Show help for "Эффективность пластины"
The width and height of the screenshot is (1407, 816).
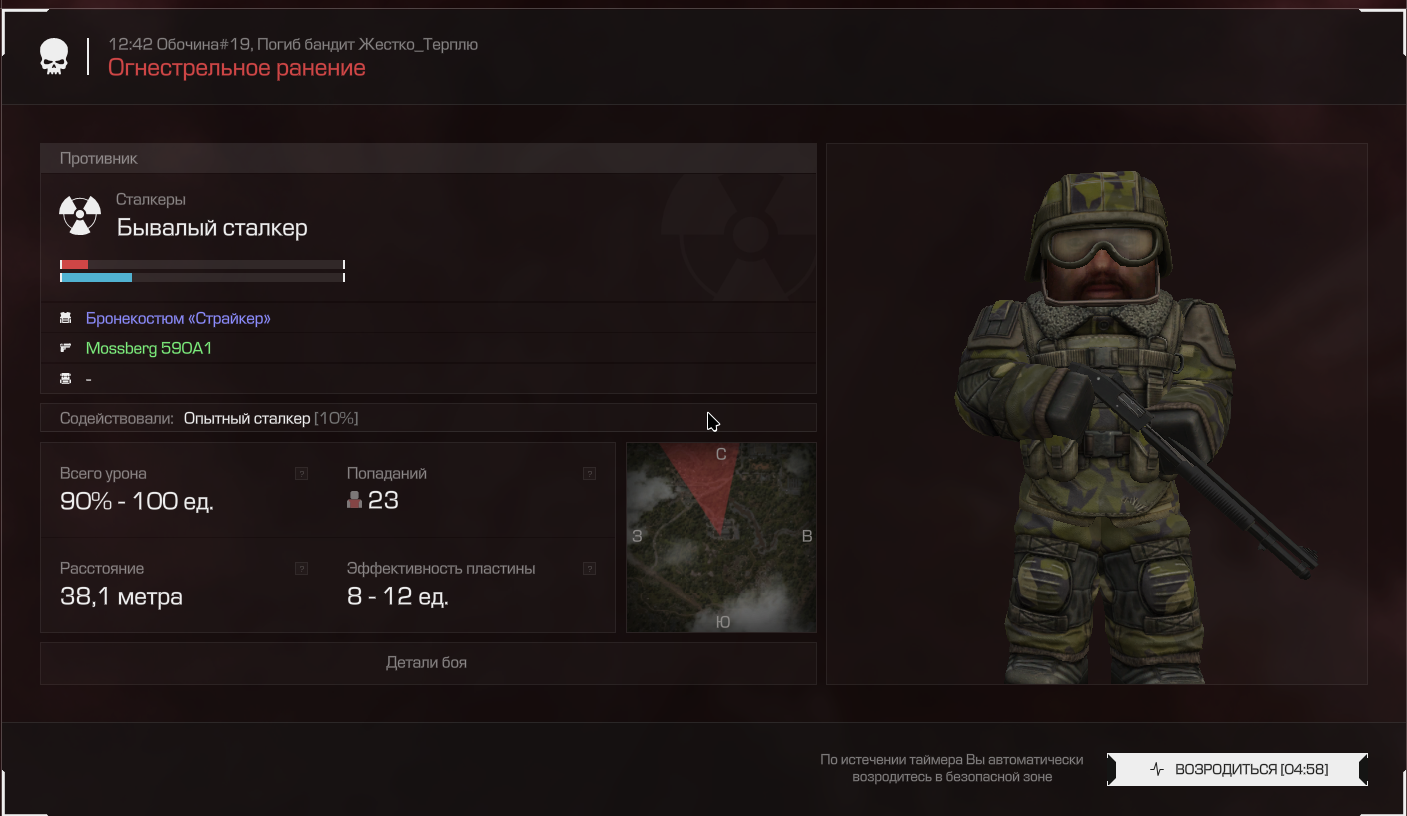click(589, 569)
